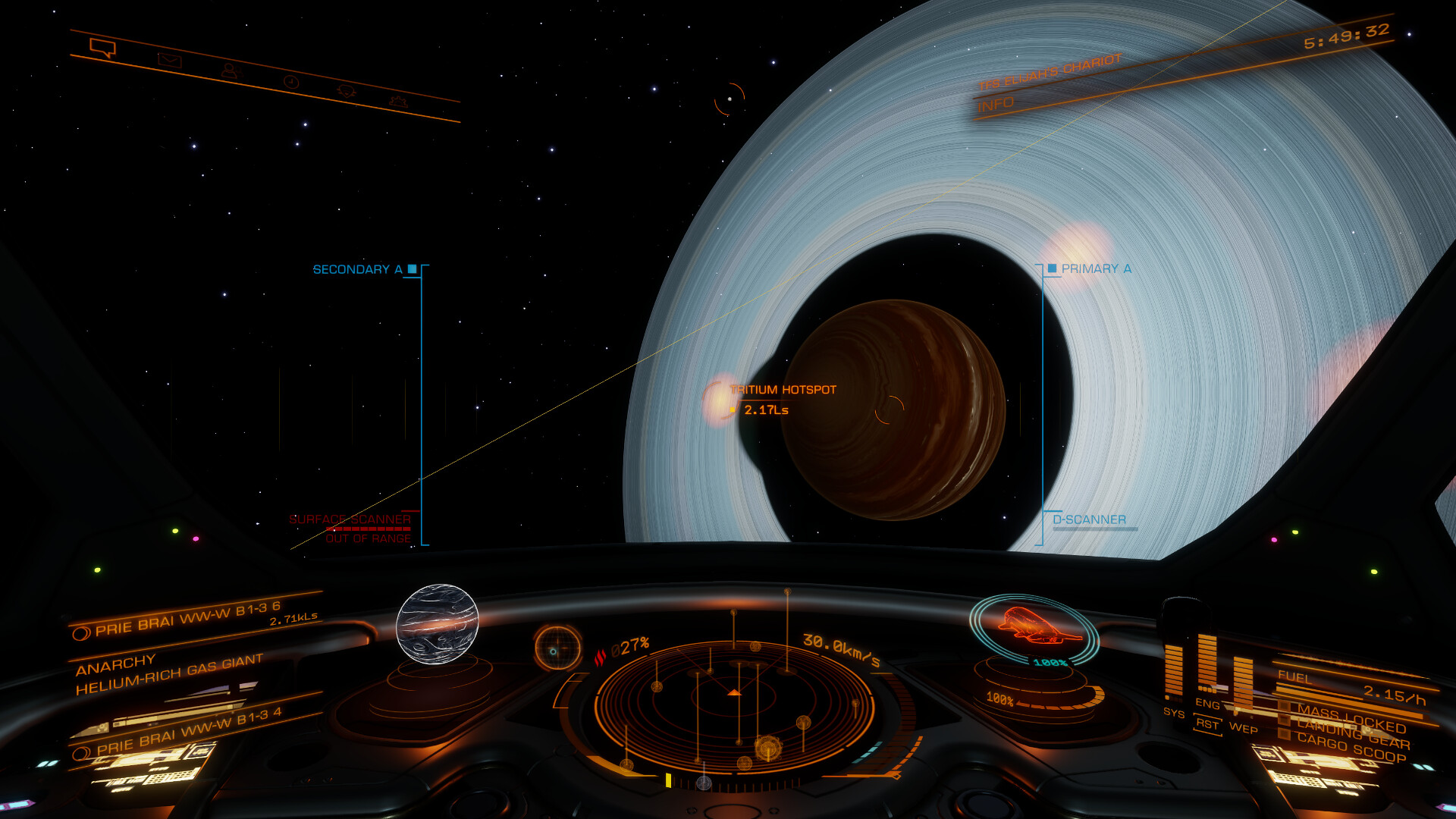Viewport: 1456px width, 819px height.
Task: Click the red ship status hologram
Action: click(x=1034, y=626)
